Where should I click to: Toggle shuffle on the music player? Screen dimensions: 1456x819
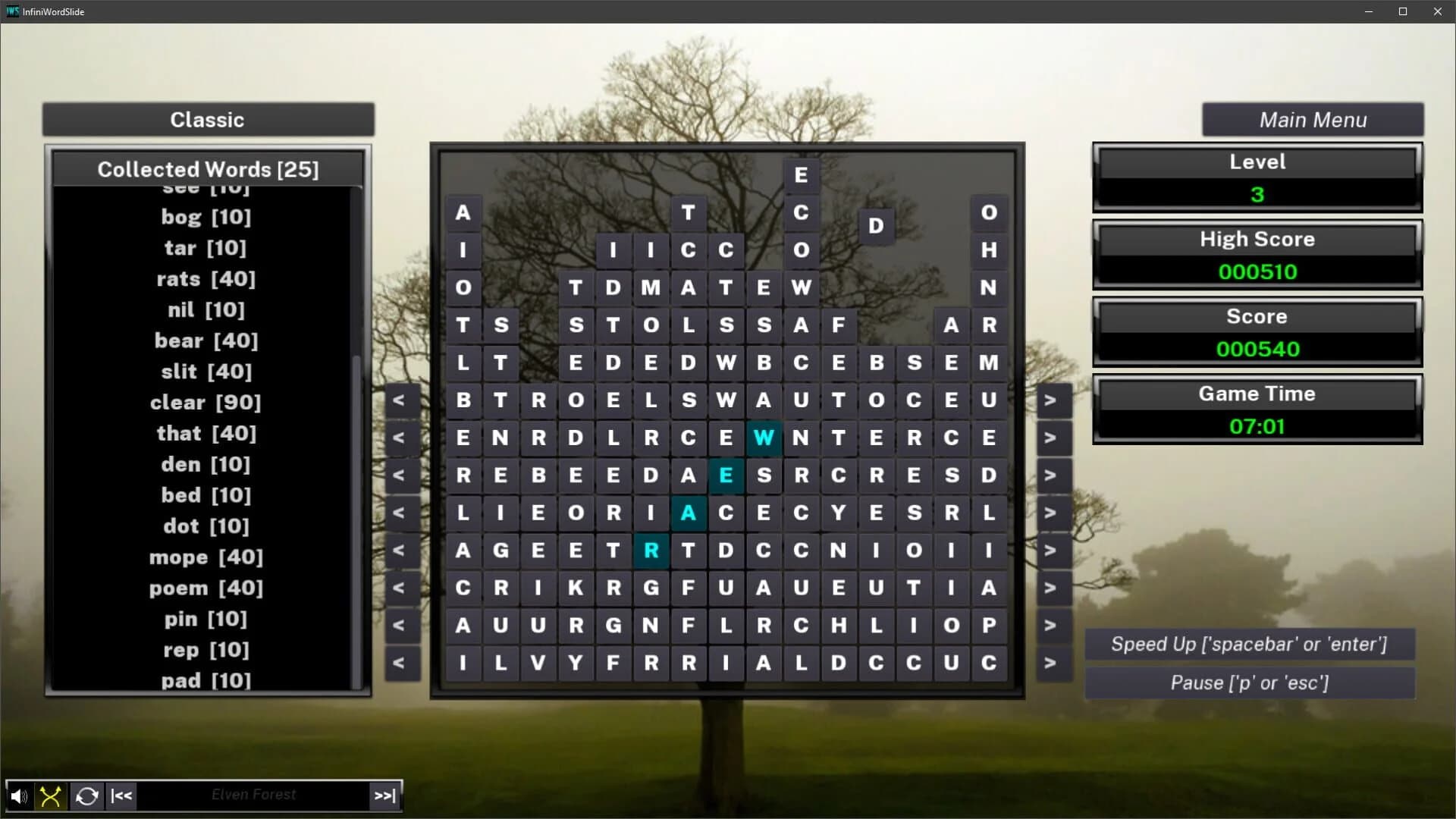(x=49, y=795)
